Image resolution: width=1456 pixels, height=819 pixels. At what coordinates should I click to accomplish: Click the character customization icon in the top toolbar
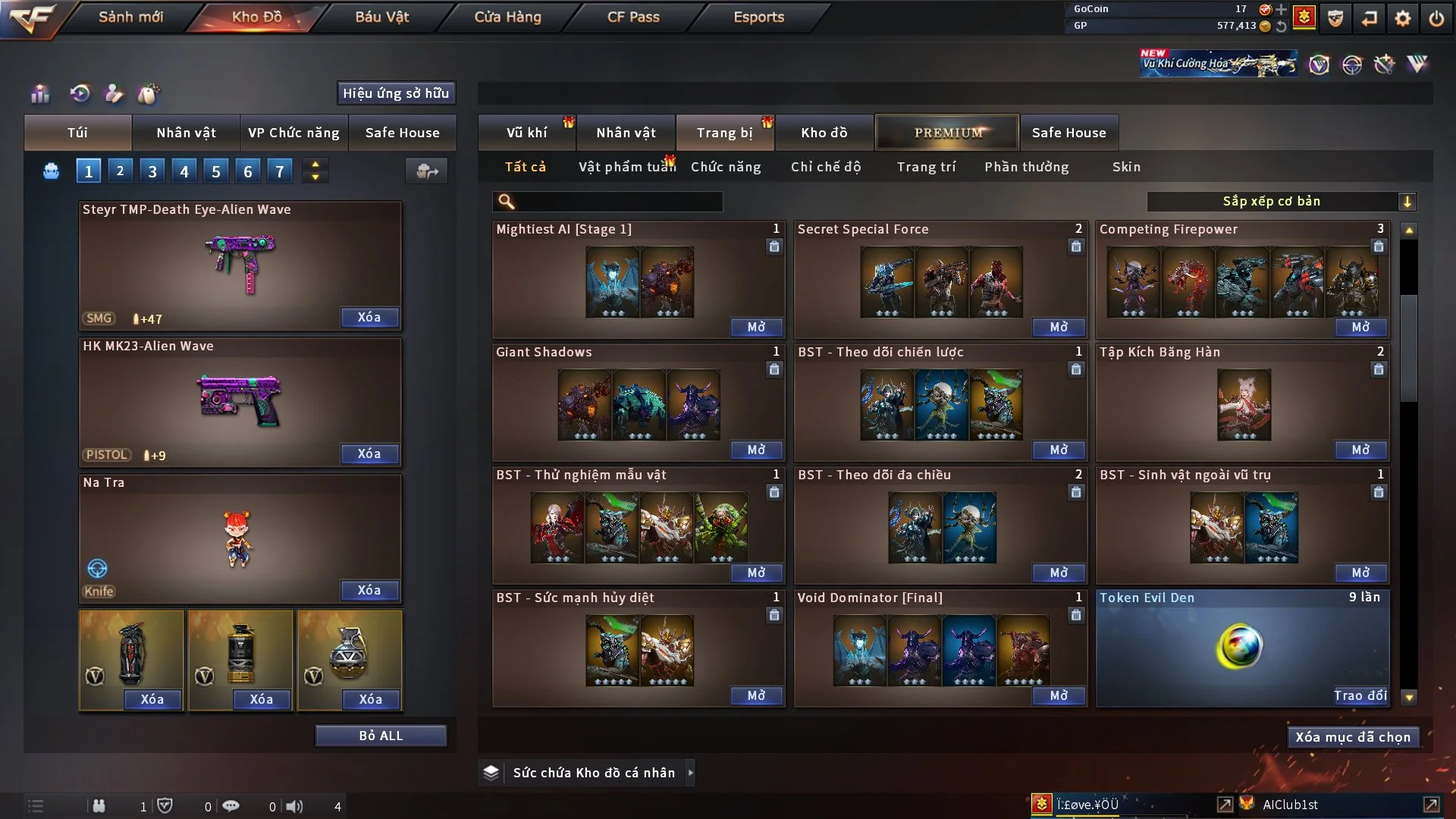[x=115, y=93]
